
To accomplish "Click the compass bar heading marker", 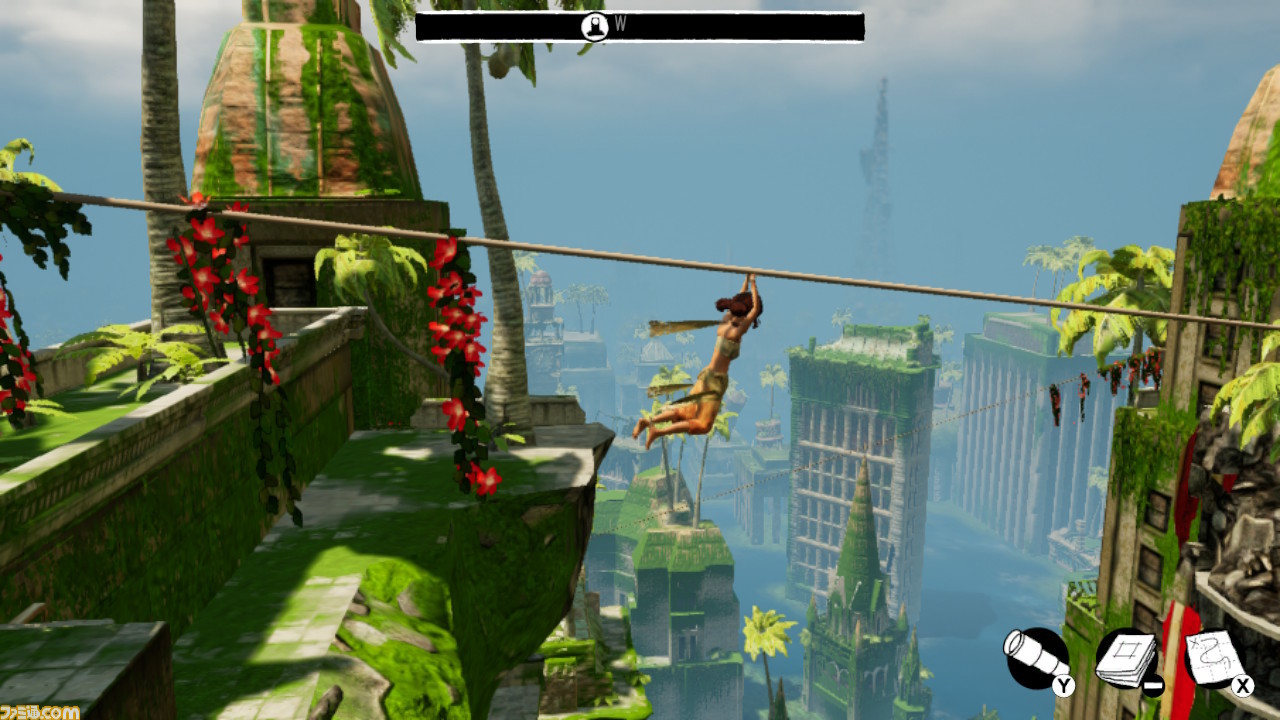I will [595, 27].
